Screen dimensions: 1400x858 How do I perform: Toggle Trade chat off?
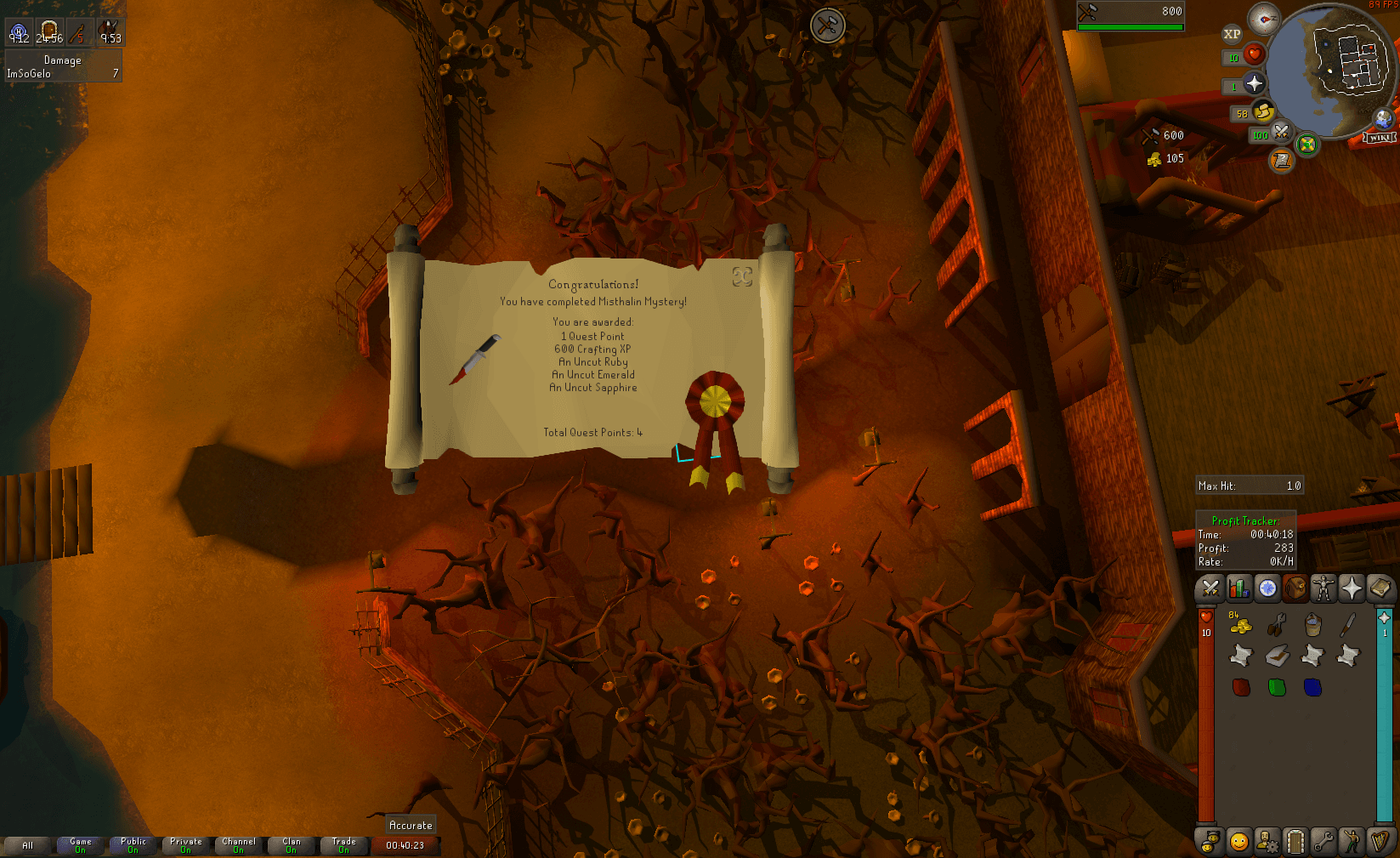[x=343, y=846]
